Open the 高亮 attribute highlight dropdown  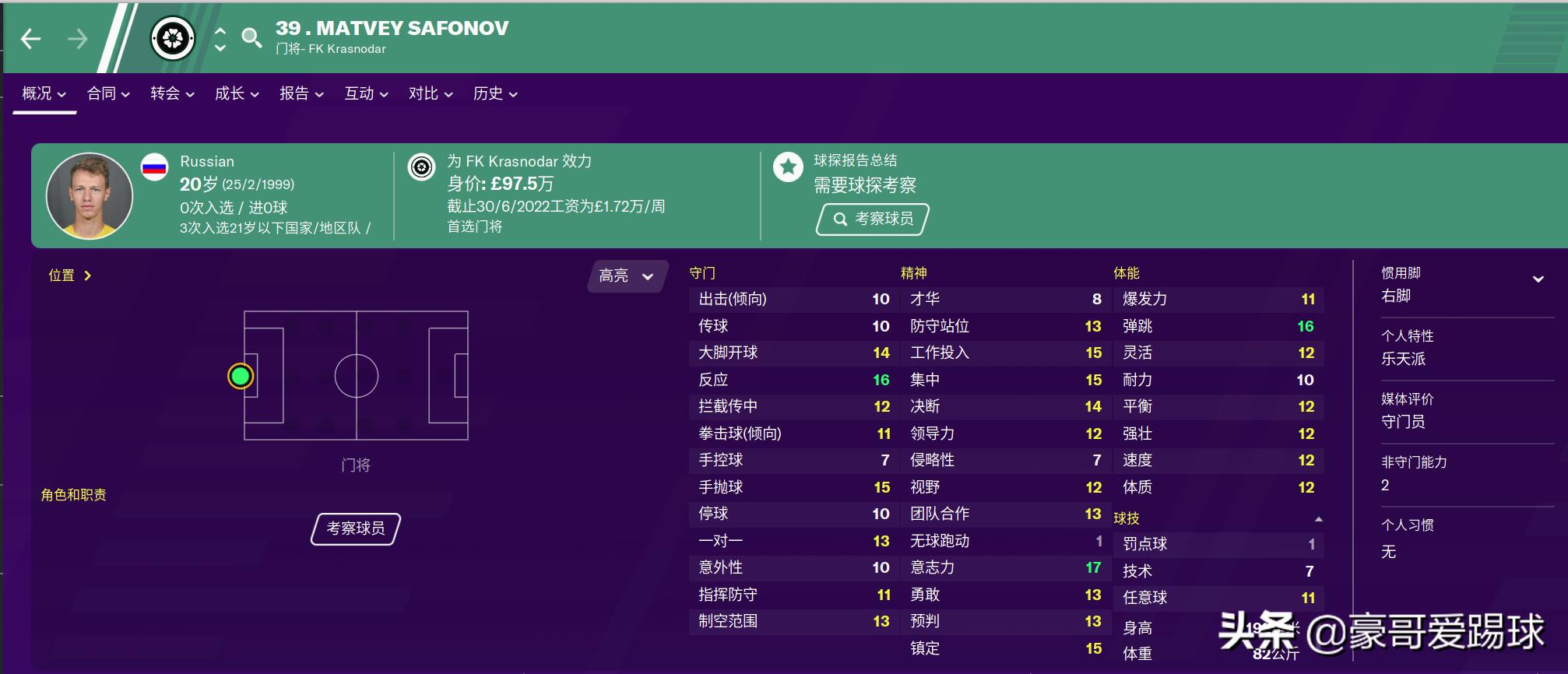pyautogui.click(x=625, y=276)
